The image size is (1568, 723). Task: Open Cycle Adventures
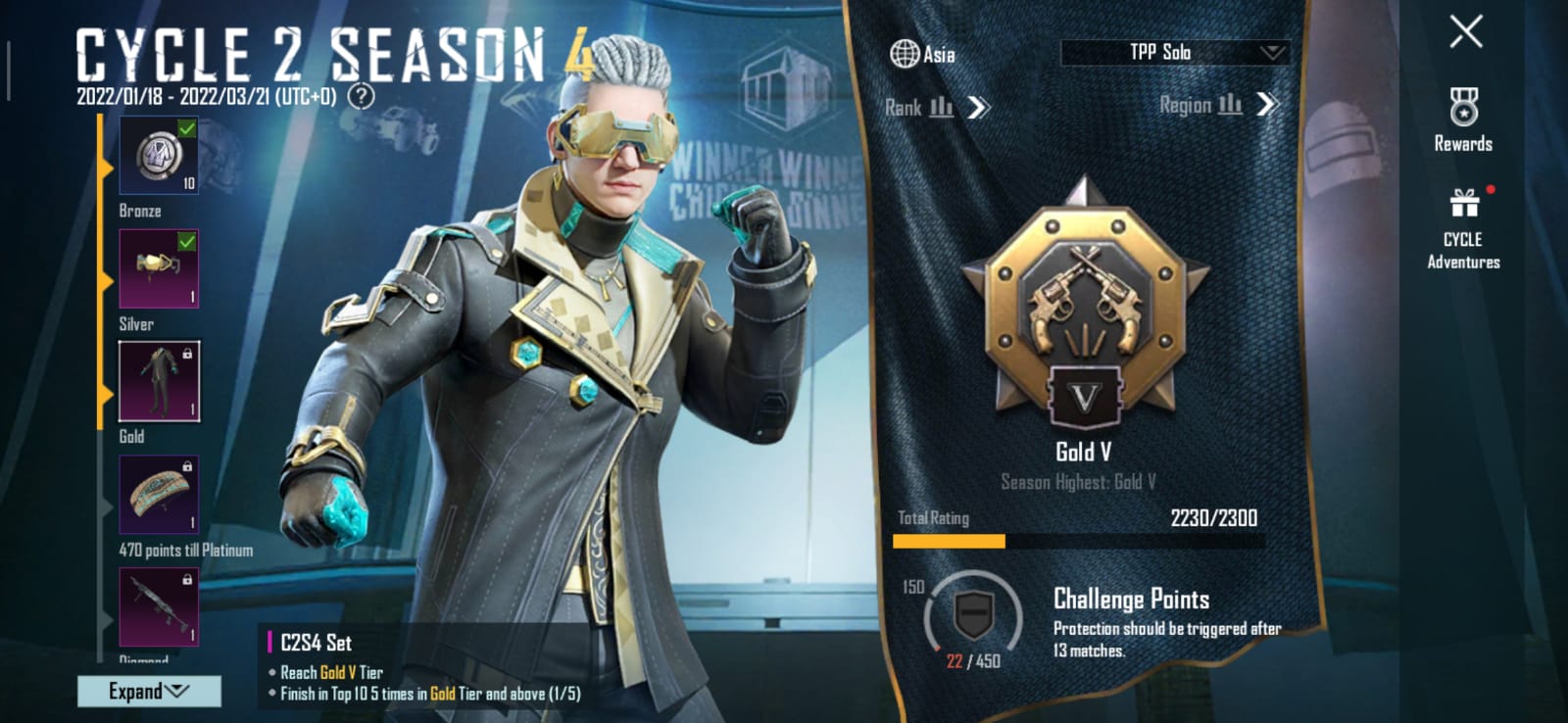1463,229
